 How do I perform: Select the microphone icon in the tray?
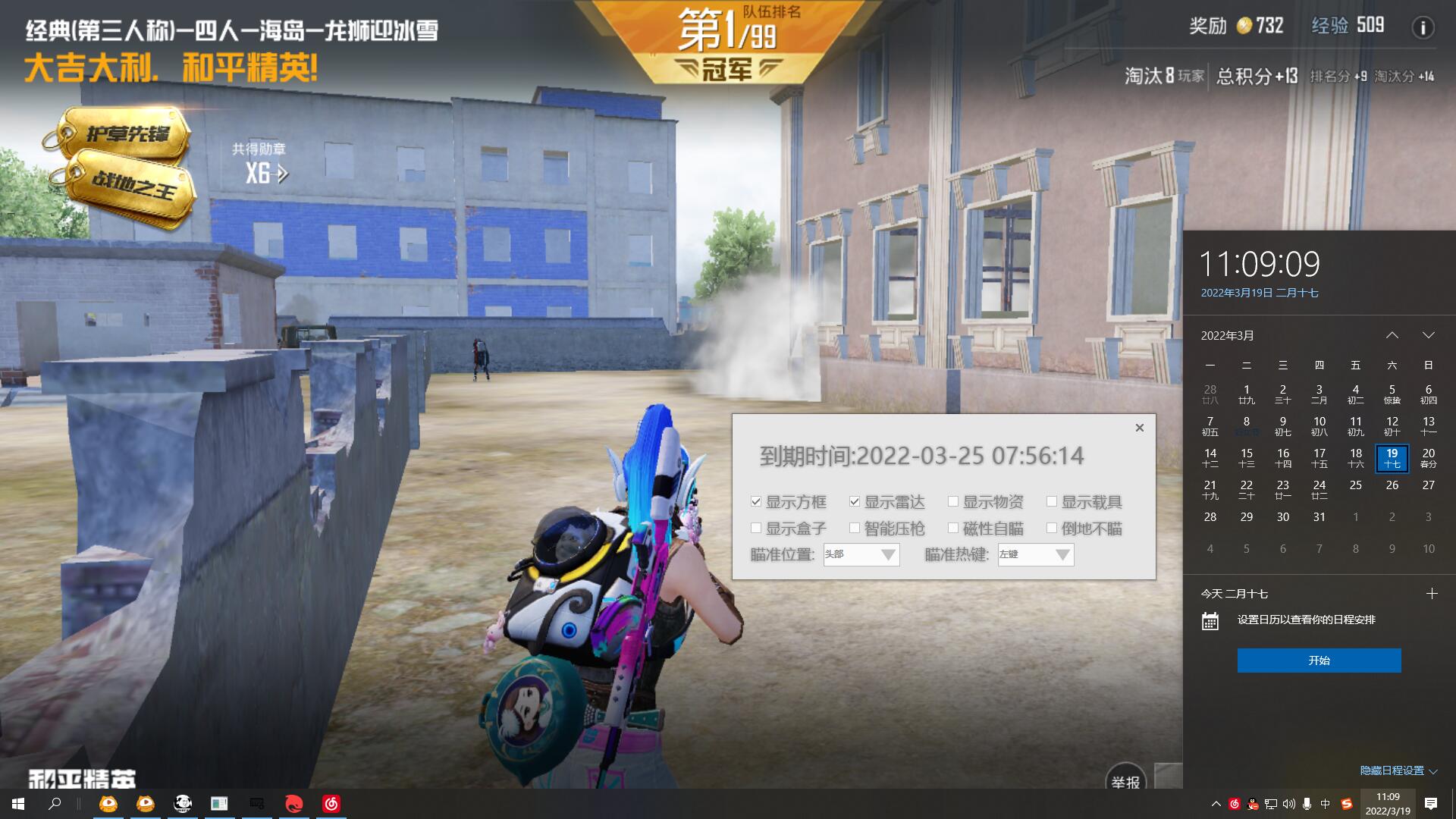coord(1307,804)
